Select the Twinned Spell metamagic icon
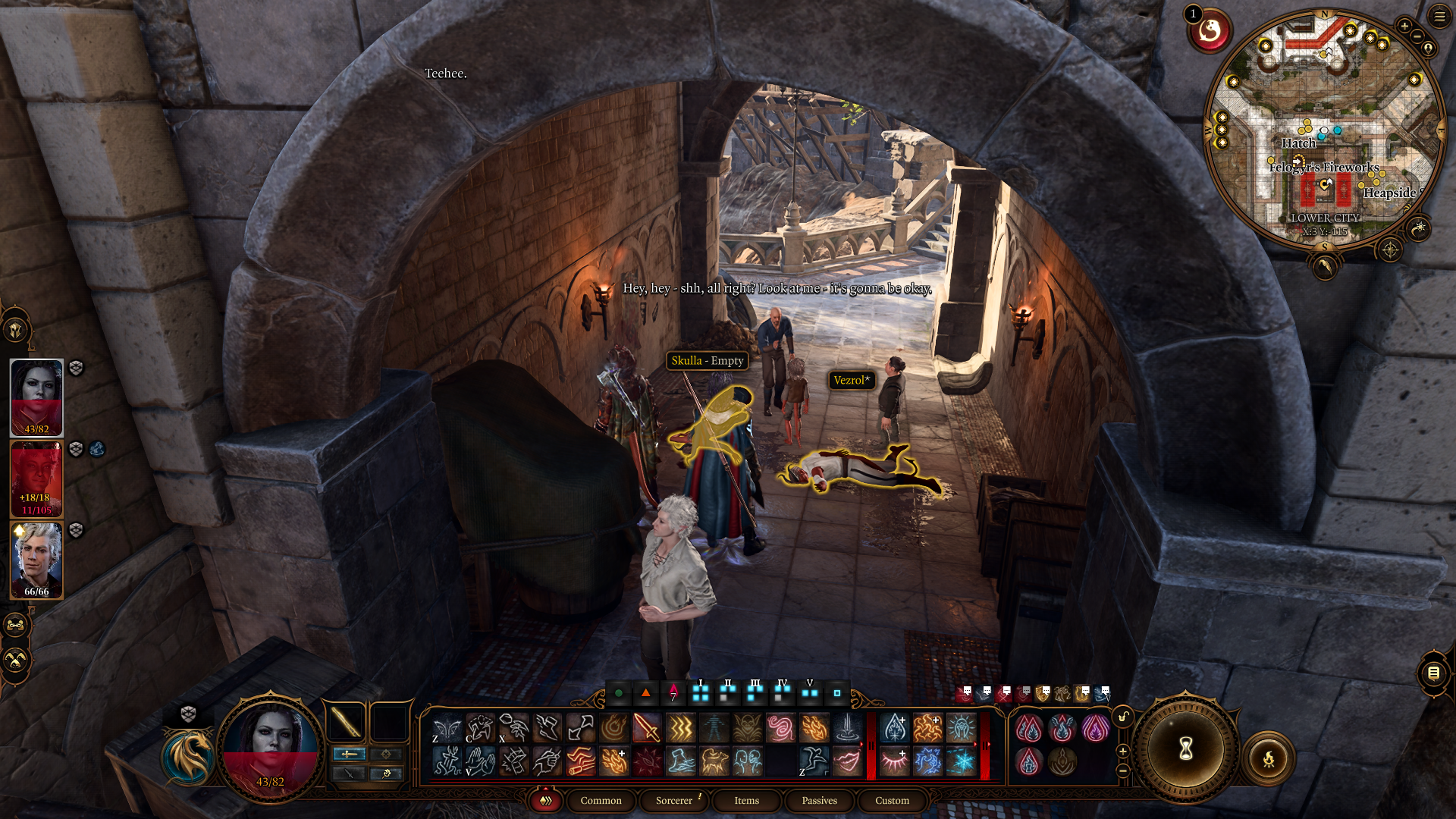Screen dimensions: 1456x819 click(1029, 728)
